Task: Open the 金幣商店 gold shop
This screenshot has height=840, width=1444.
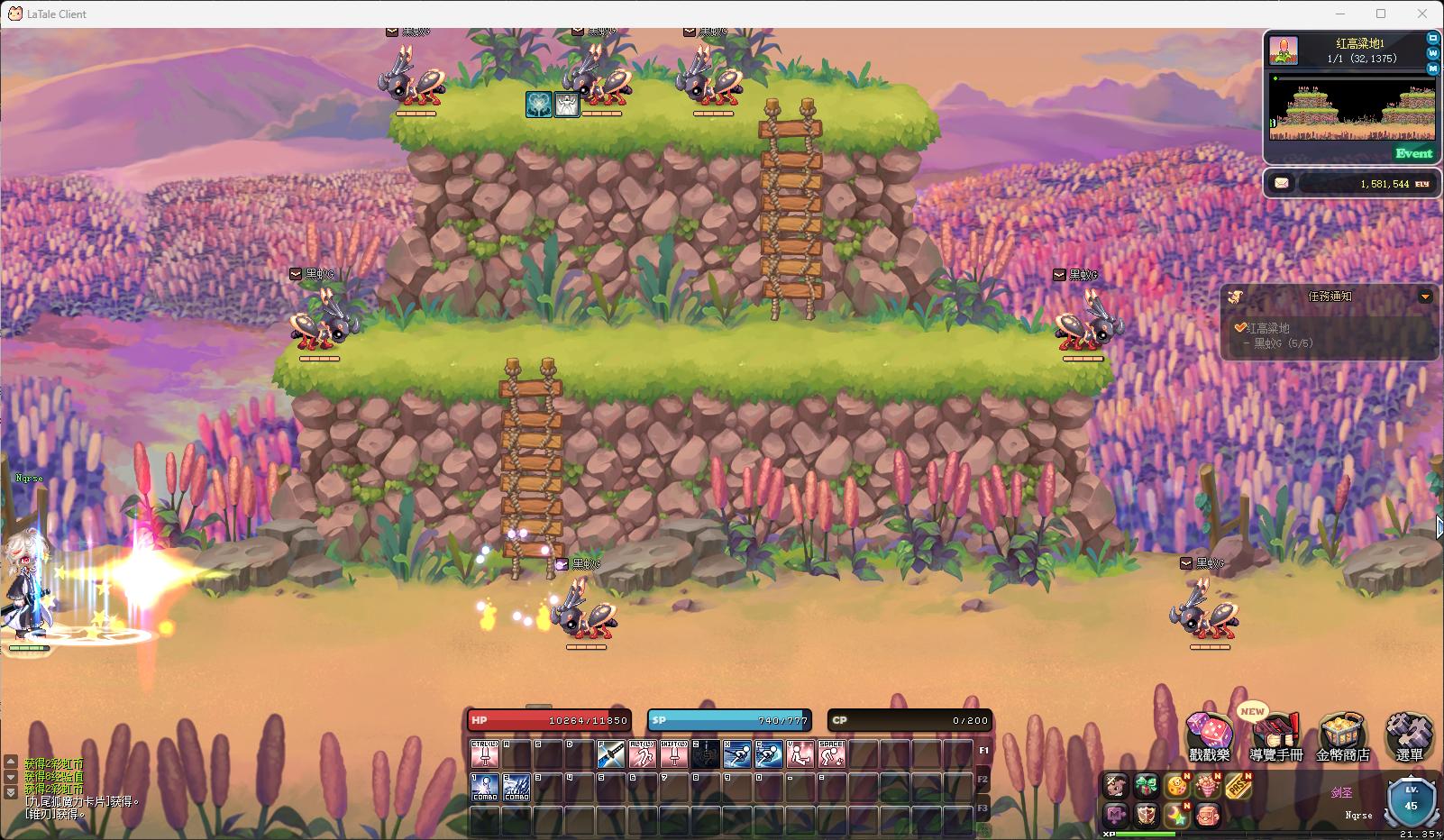Action: pos(1343,736)
